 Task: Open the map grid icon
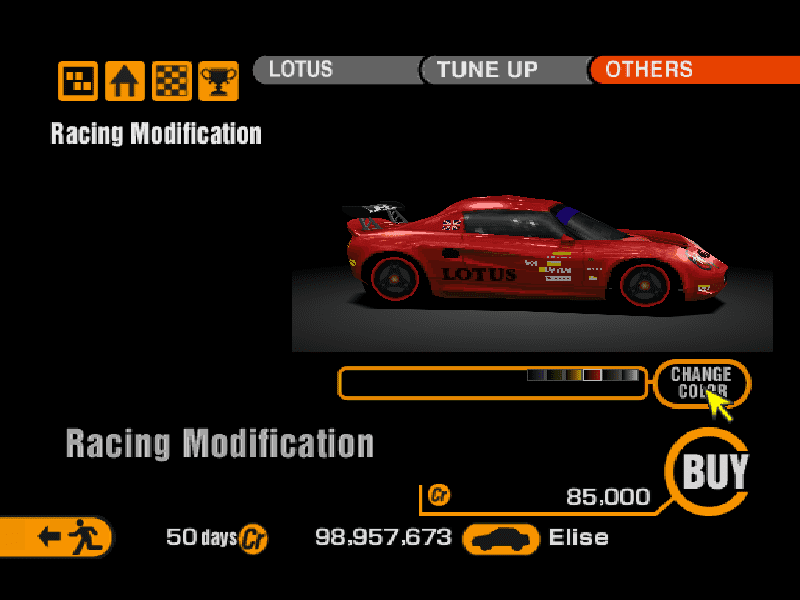point(78,81)
